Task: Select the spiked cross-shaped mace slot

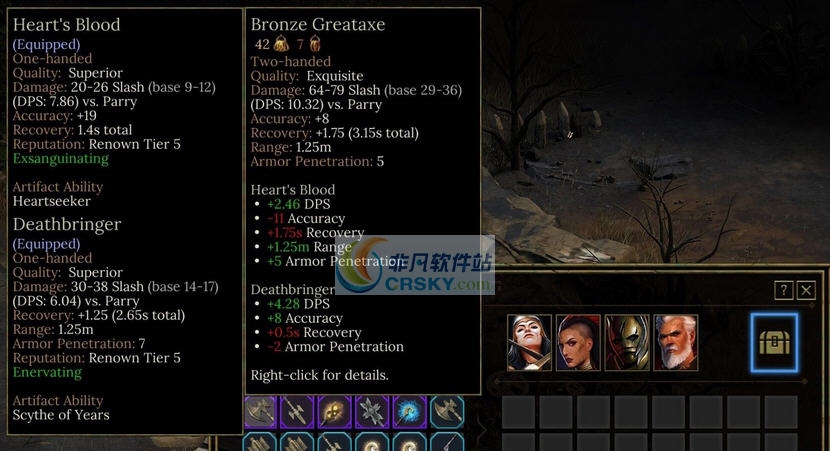Action: 371,412
